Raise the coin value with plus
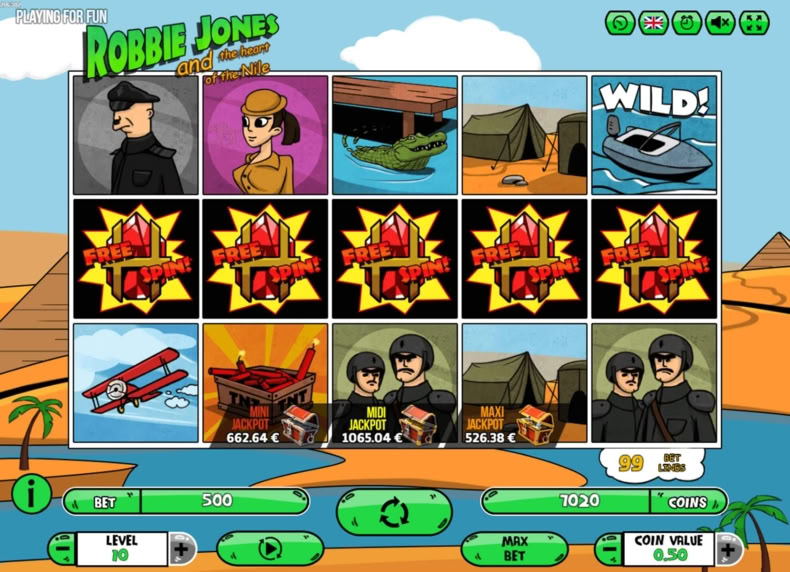Viewport: 790px width, 572px height. [x=729, y=549]
